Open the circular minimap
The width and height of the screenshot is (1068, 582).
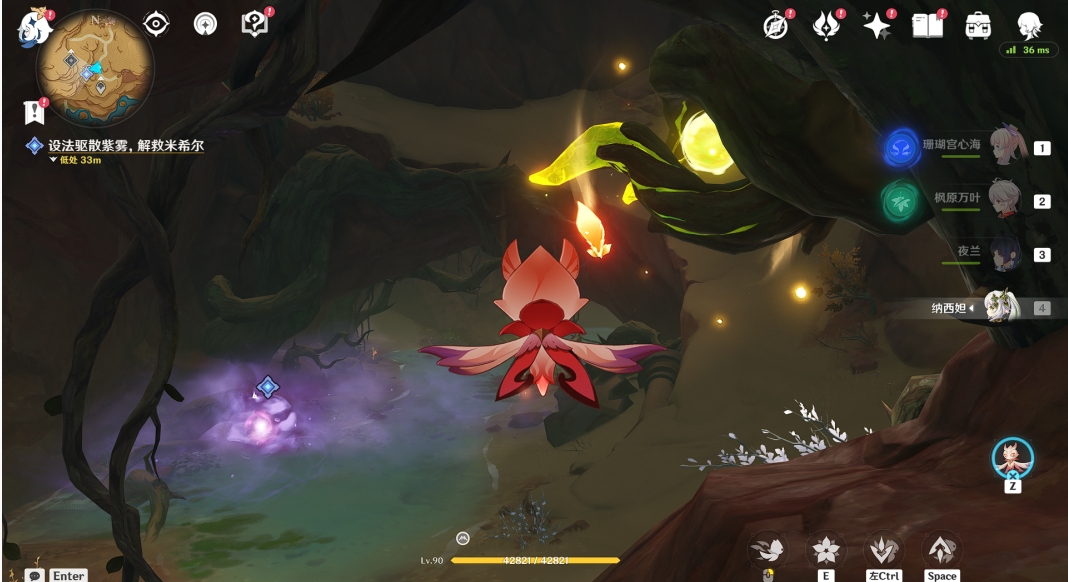(x=95, y=67)
